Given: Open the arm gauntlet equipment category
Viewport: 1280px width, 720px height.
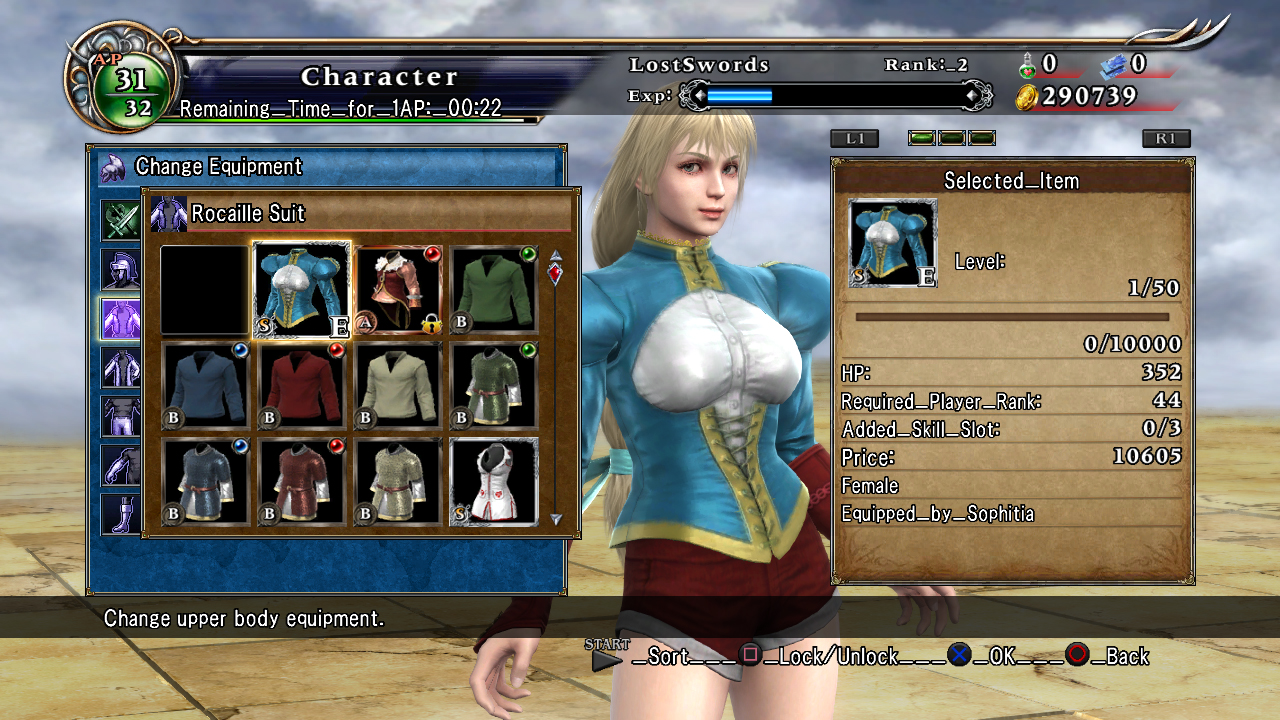Looking at the screenshot, I should 120,465.
